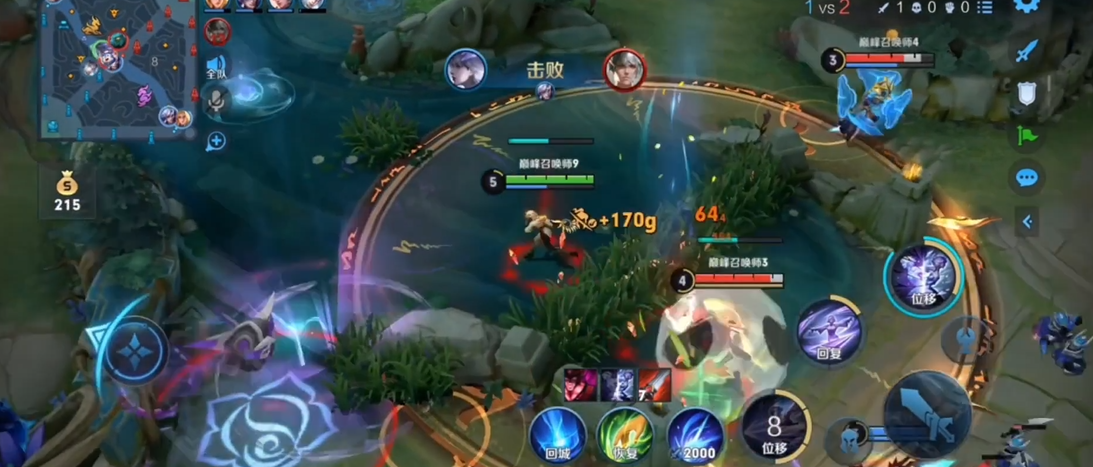Image resolution: width=1093 pixels, height=467 pixels.
Task: Collapse the signal panel with the arrow
Action: pyautogui.click(x=1026, y=222)
